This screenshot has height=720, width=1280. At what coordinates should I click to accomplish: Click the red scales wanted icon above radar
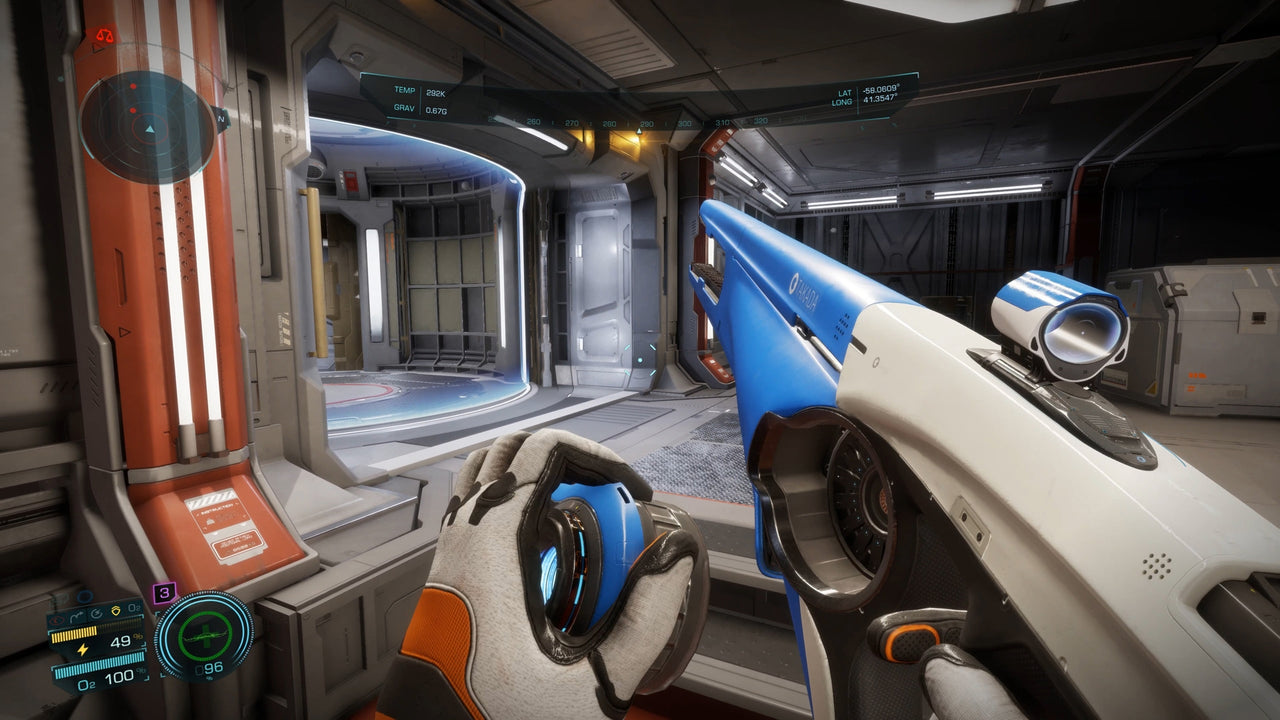[105, 35]
